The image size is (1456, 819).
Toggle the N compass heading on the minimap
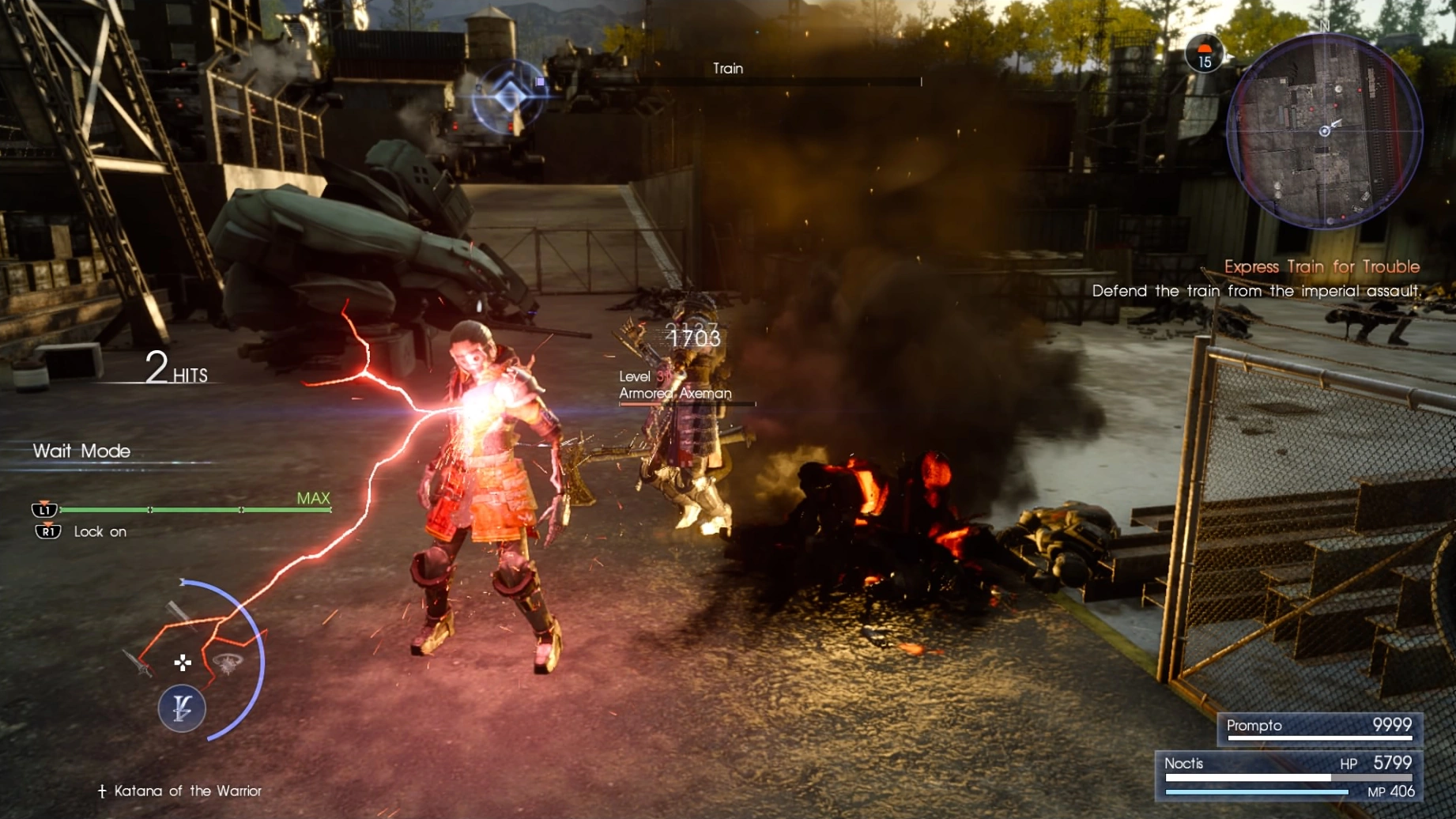[1324, 26]
